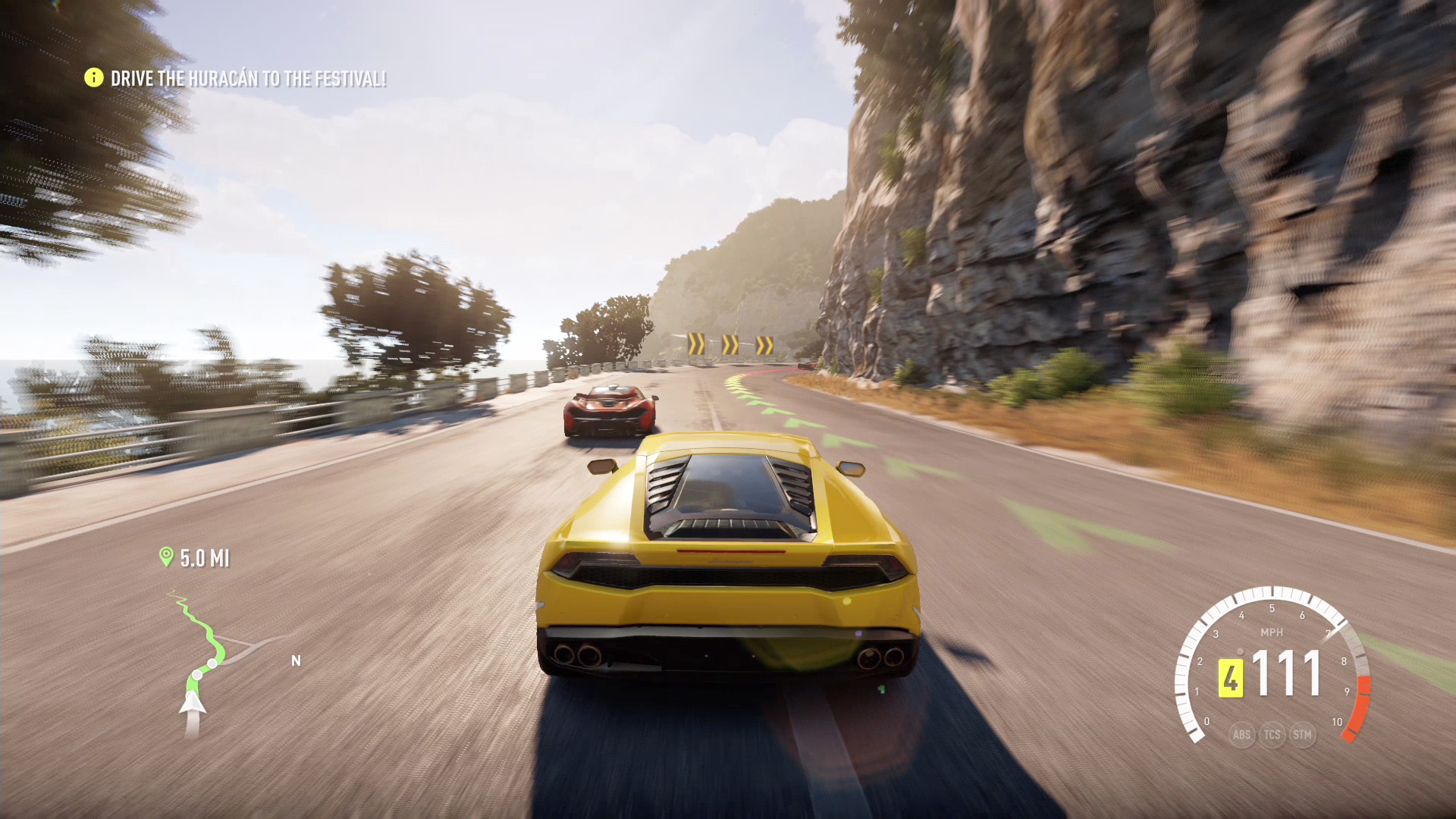Select the green waypoint pin icon
Viewport: 1456px width, 819px height.
coord(167,557)
